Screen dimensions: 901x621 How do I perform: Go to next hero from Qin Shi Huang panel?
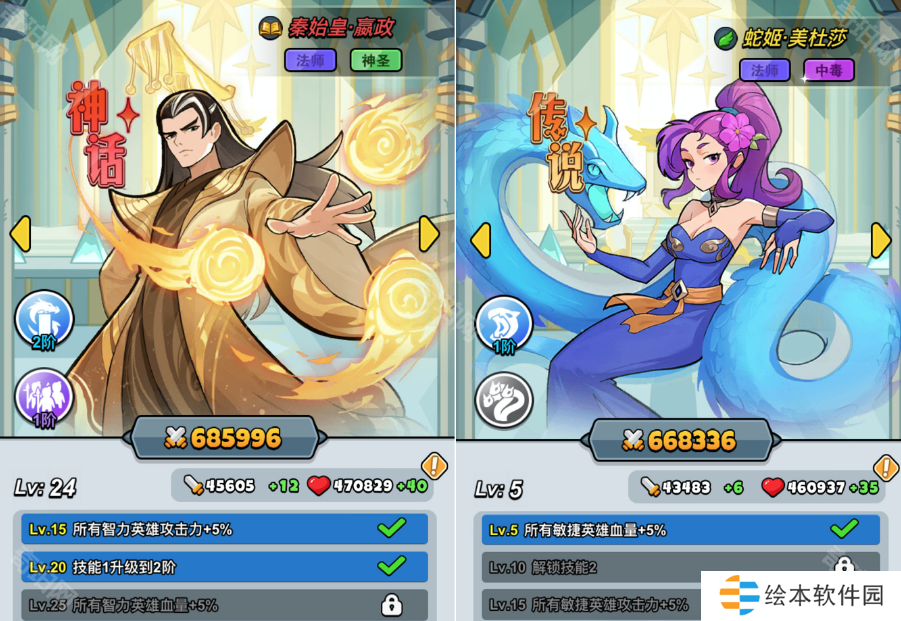[429, 233]
